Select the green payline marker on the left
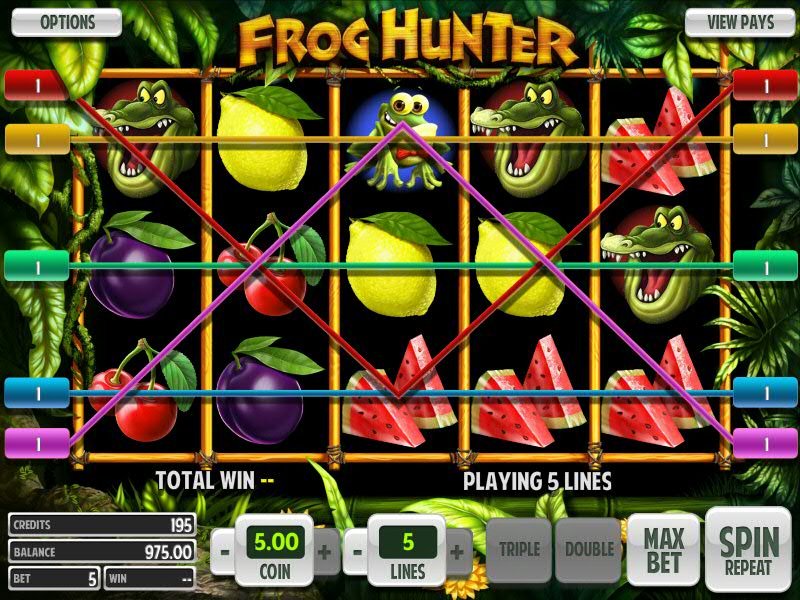The image size is (800, 600). click(37, 265)
